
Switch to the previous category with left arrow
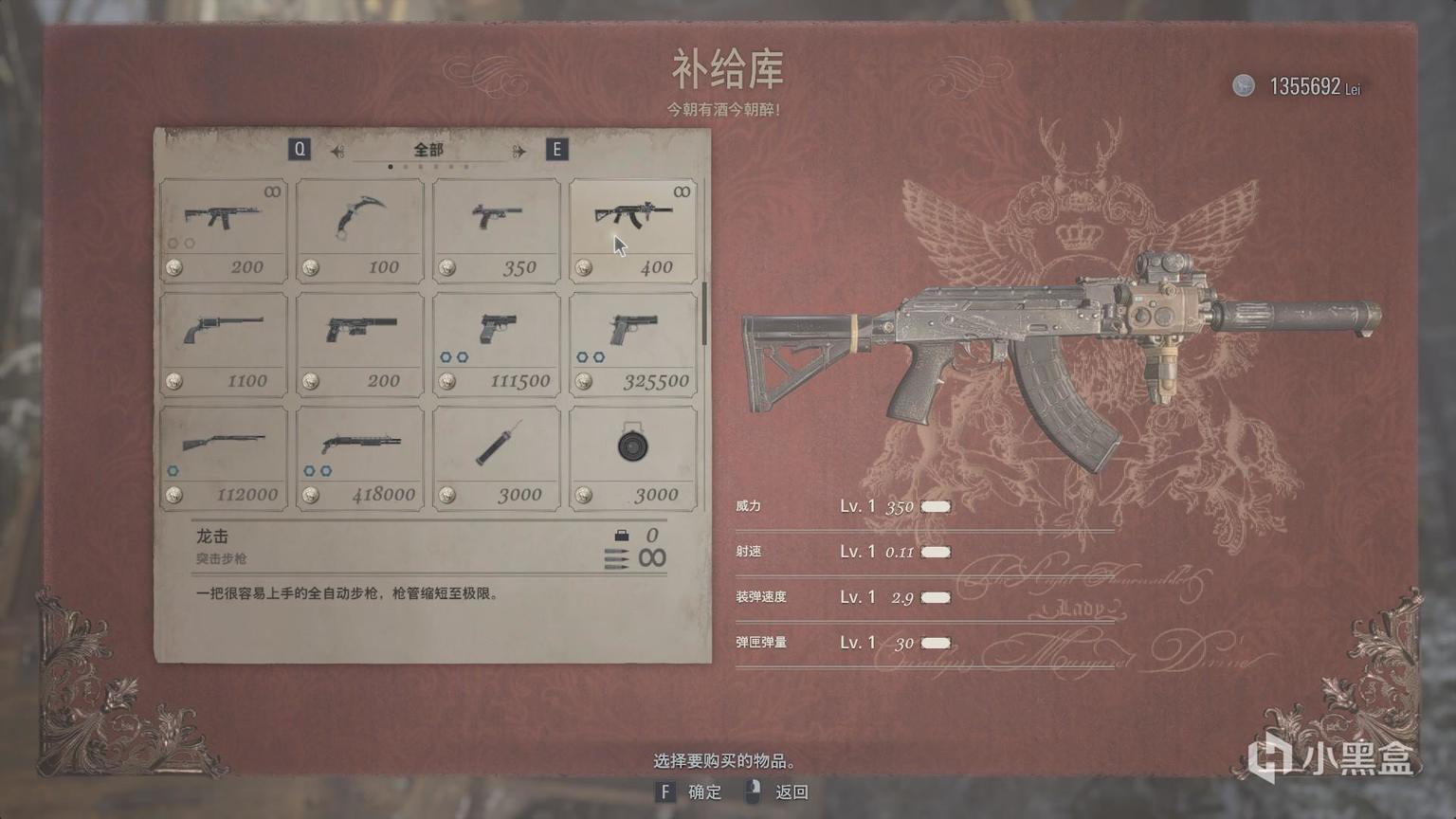coord(337,151)
